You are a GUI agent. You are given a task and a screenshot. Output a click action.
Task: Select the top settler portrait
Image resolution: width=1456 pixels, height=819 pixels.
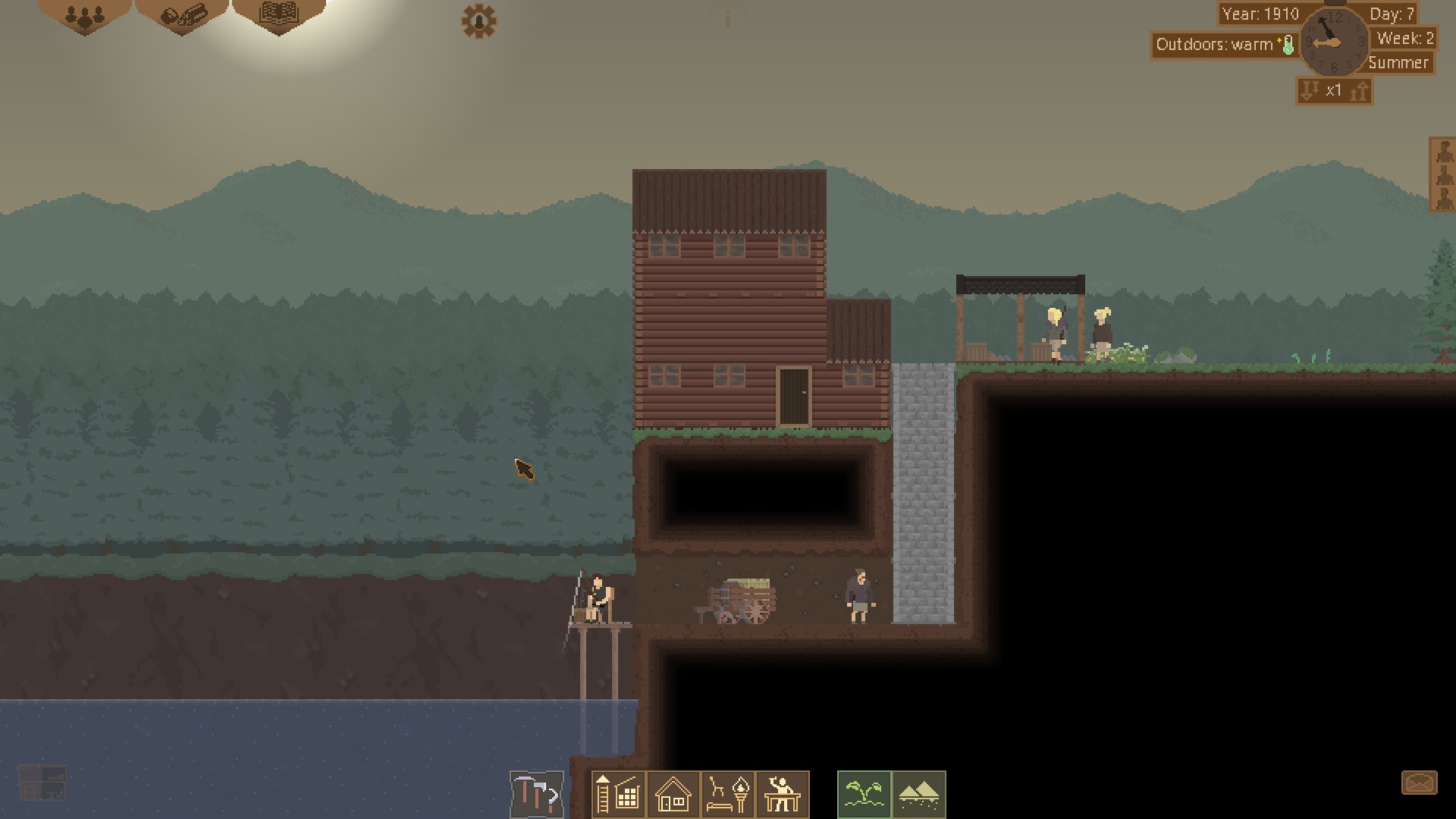[1443, 150]
